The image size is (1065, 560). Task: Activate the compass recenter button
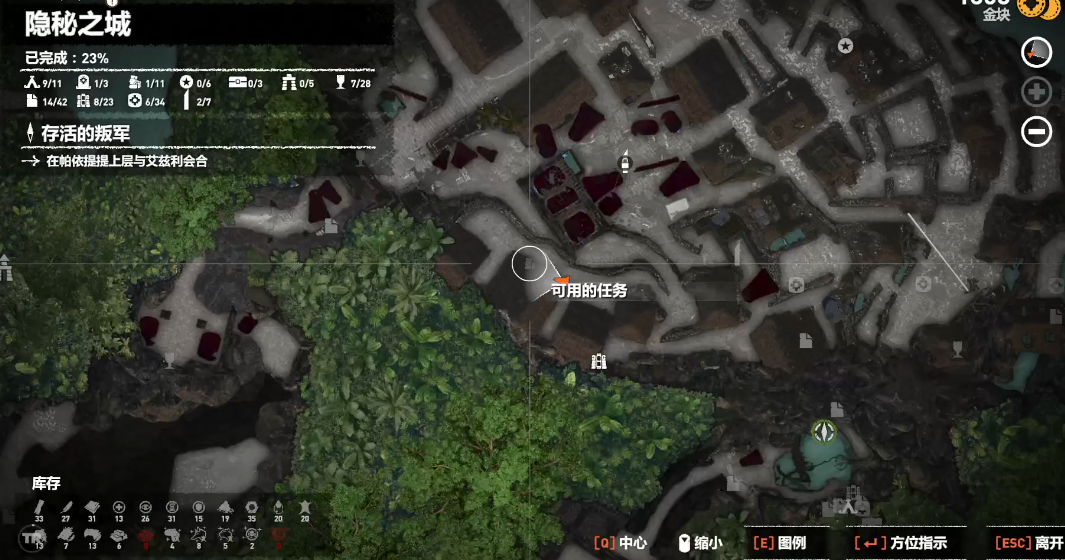[x=1037, y=52]
